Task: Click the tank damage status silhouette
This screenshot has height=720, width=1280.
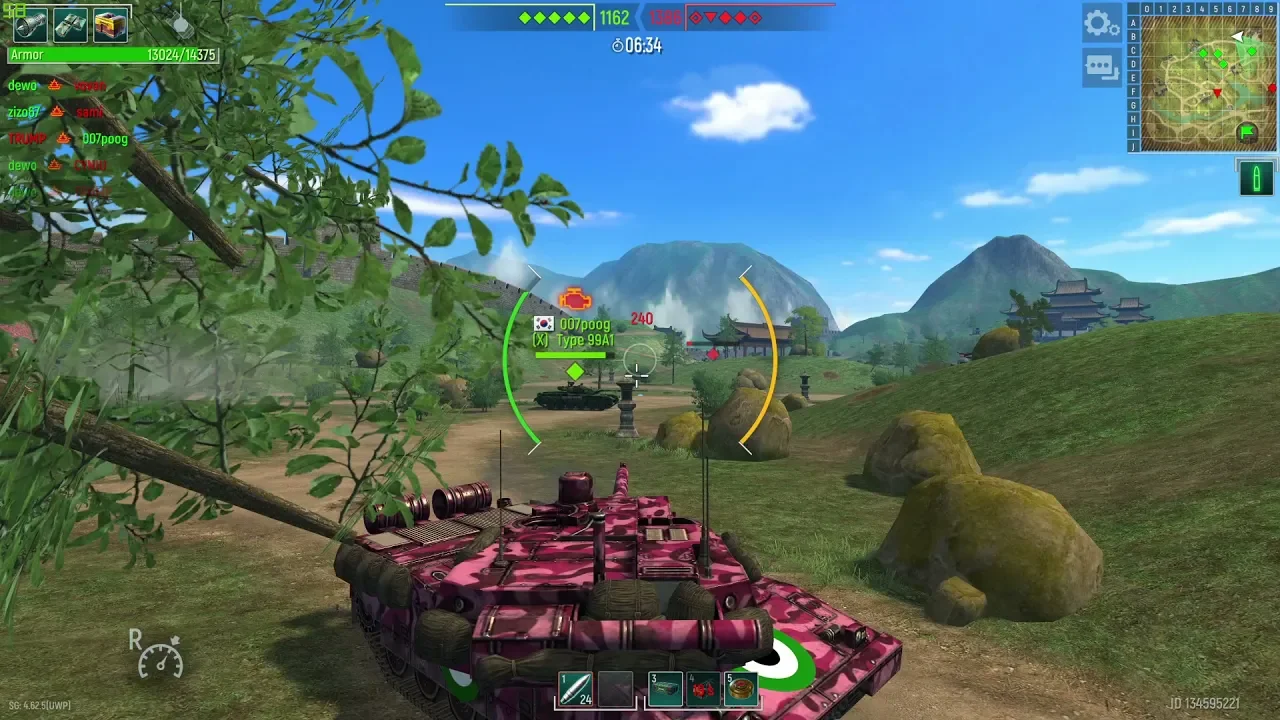Action: point(181,22)
